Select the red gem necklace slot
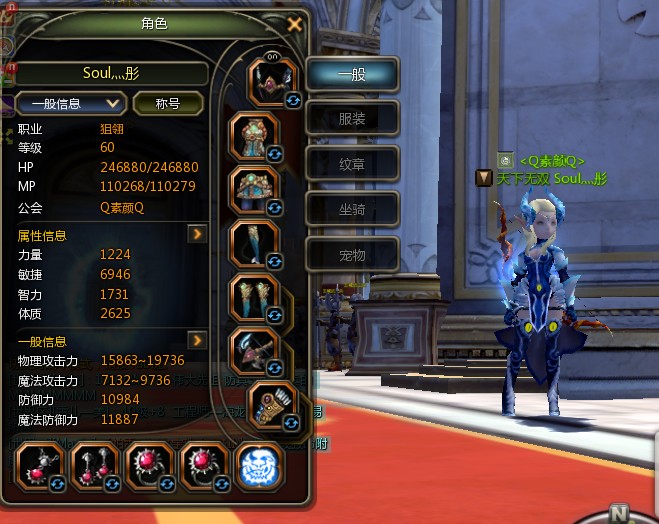 point(41,465)
